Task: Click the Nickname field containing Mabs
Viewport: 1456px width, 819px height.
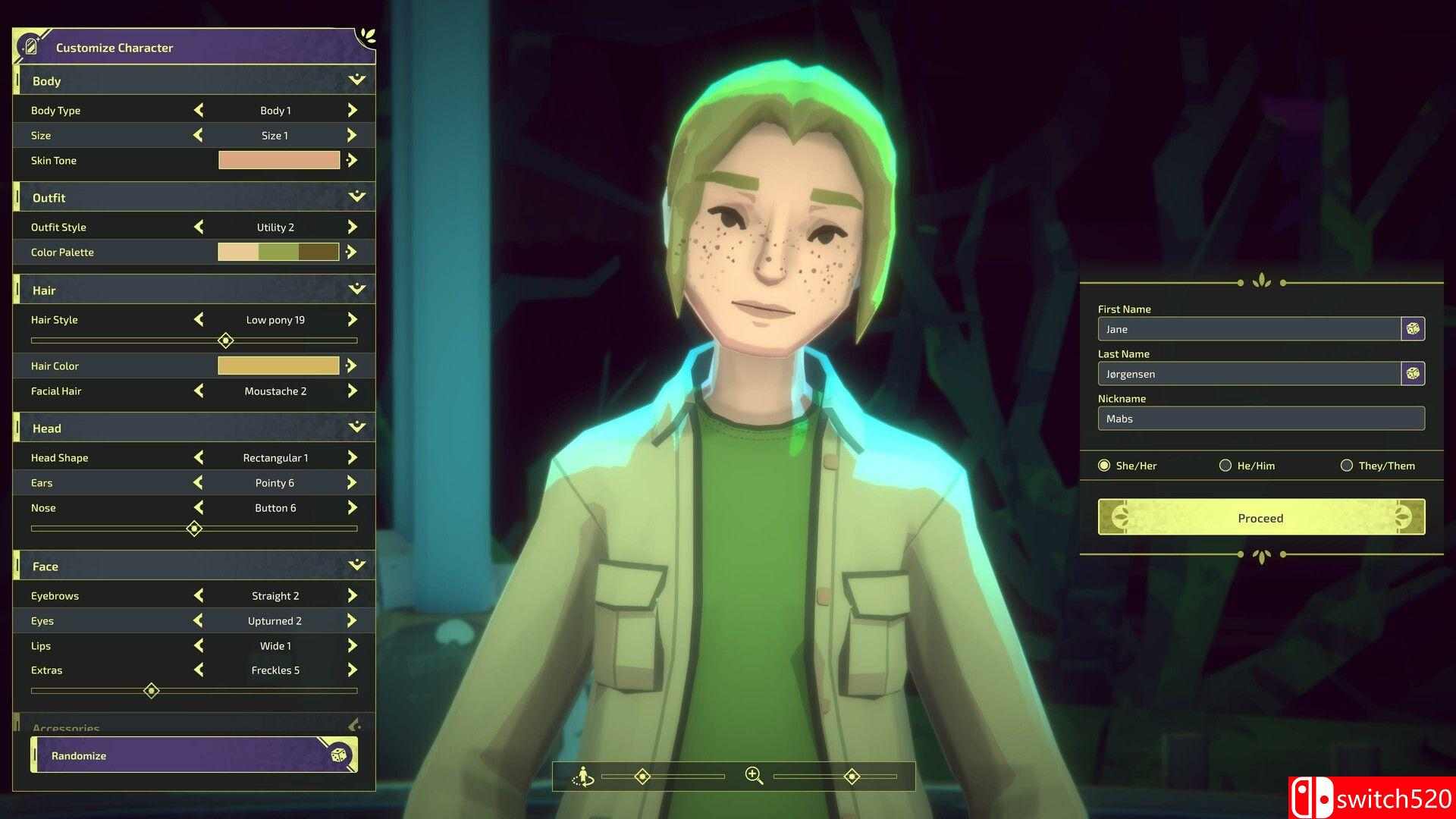Action: tap(1260, 419)
